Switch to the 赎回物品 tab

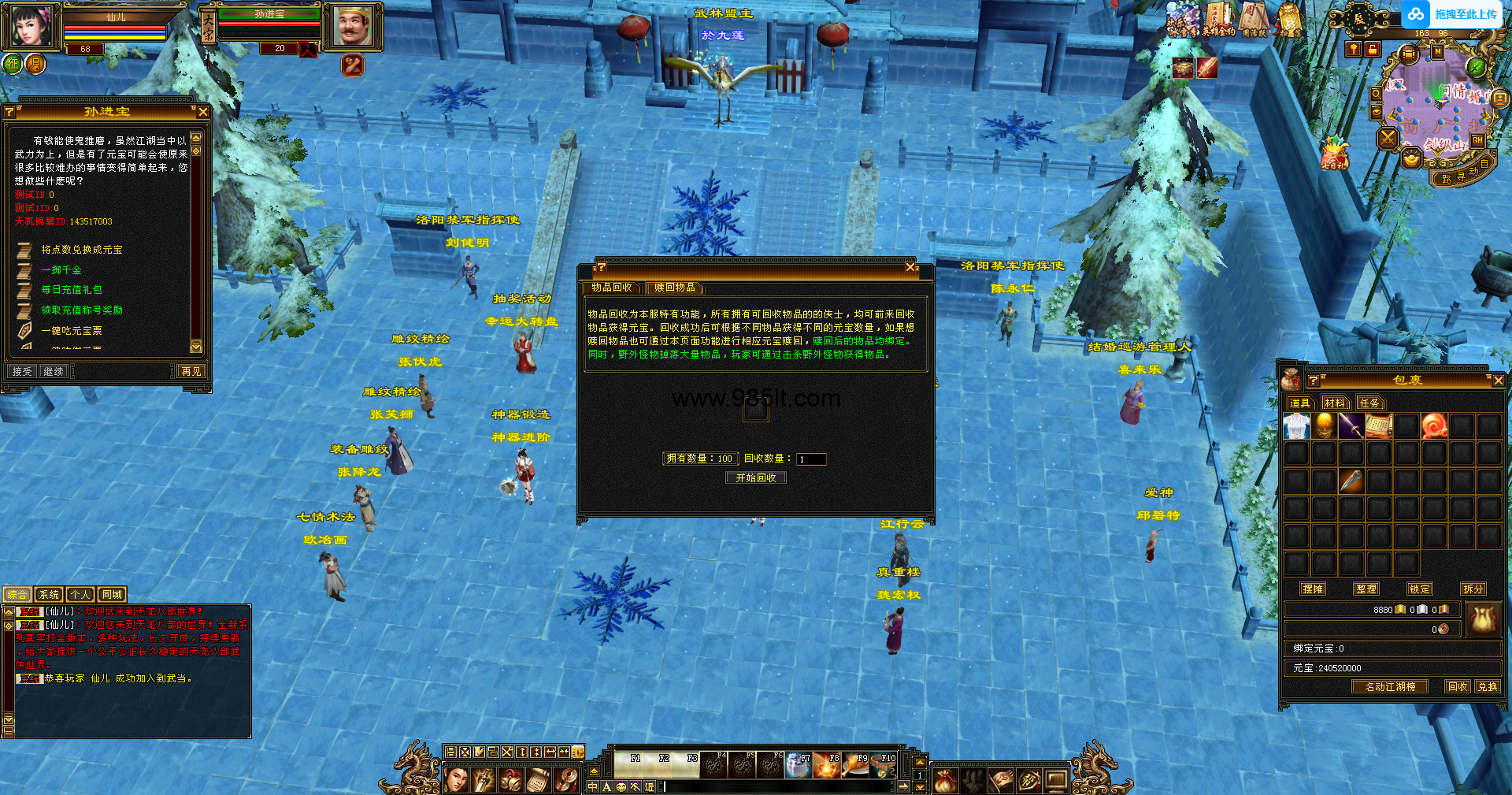click(674, 288)
